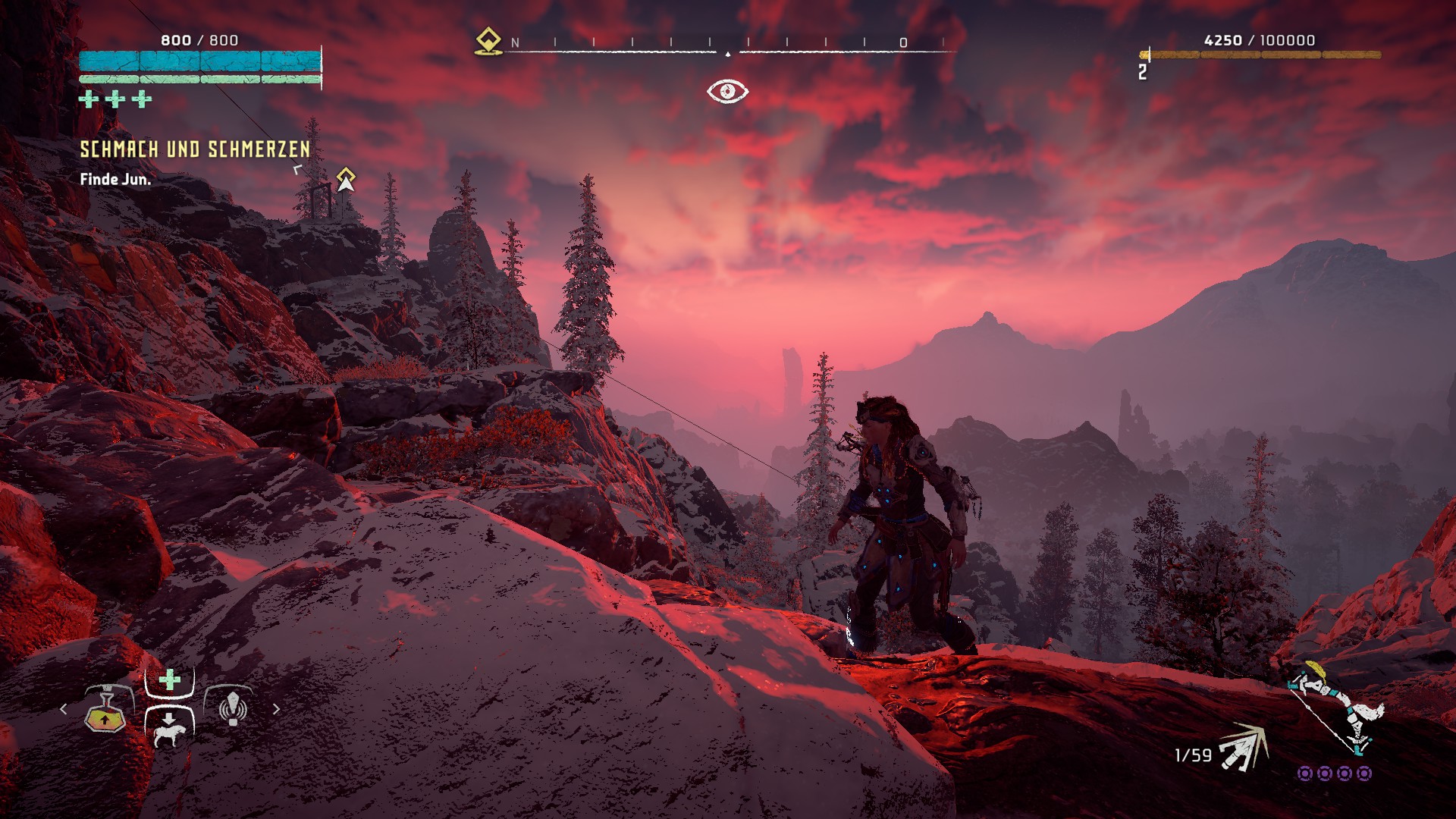Click the compass direction strip
The image size is (1456, 819).
[728, 45]
